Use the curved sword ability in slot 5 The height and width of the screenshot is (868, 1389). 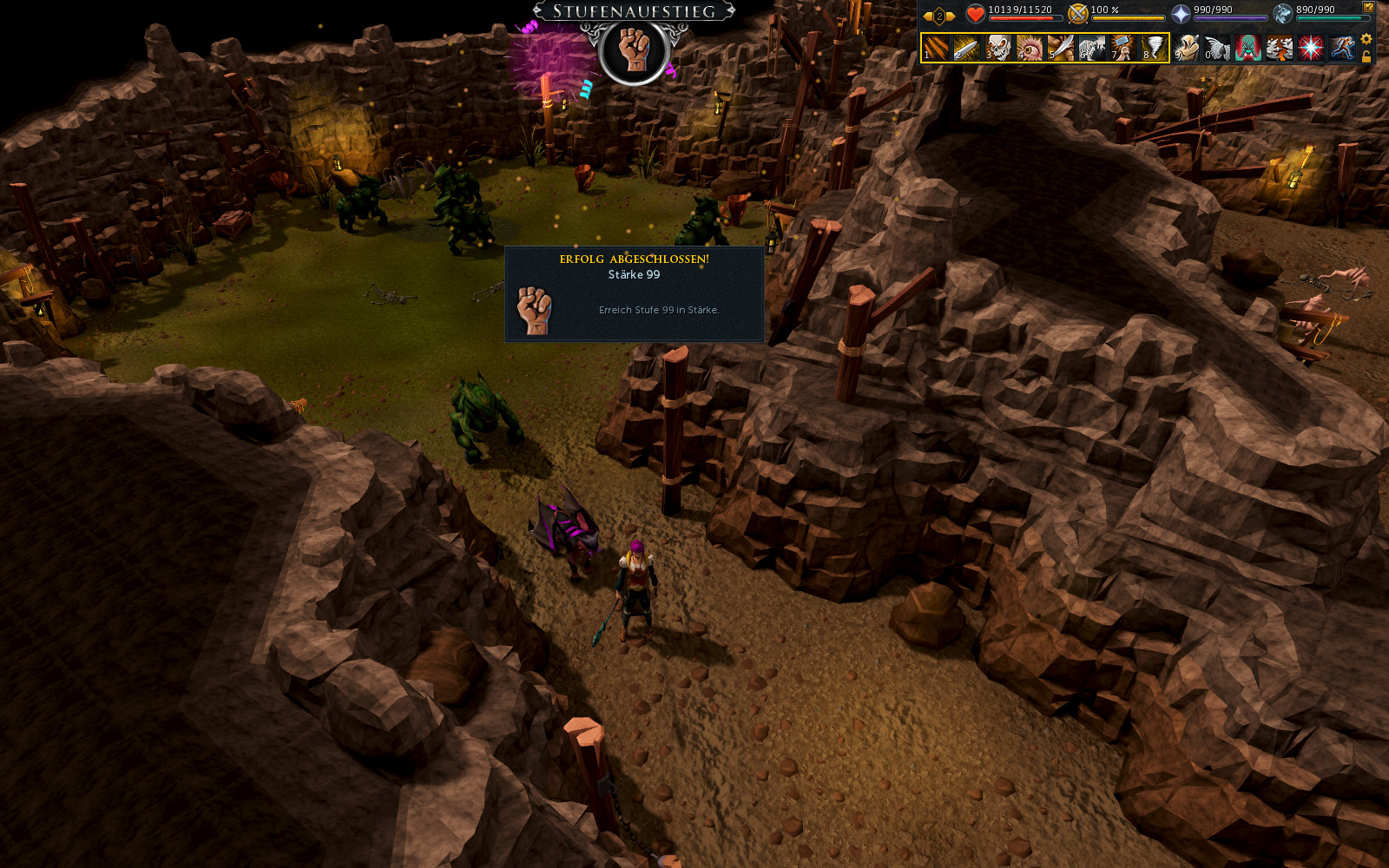[x=1061, y=48]
